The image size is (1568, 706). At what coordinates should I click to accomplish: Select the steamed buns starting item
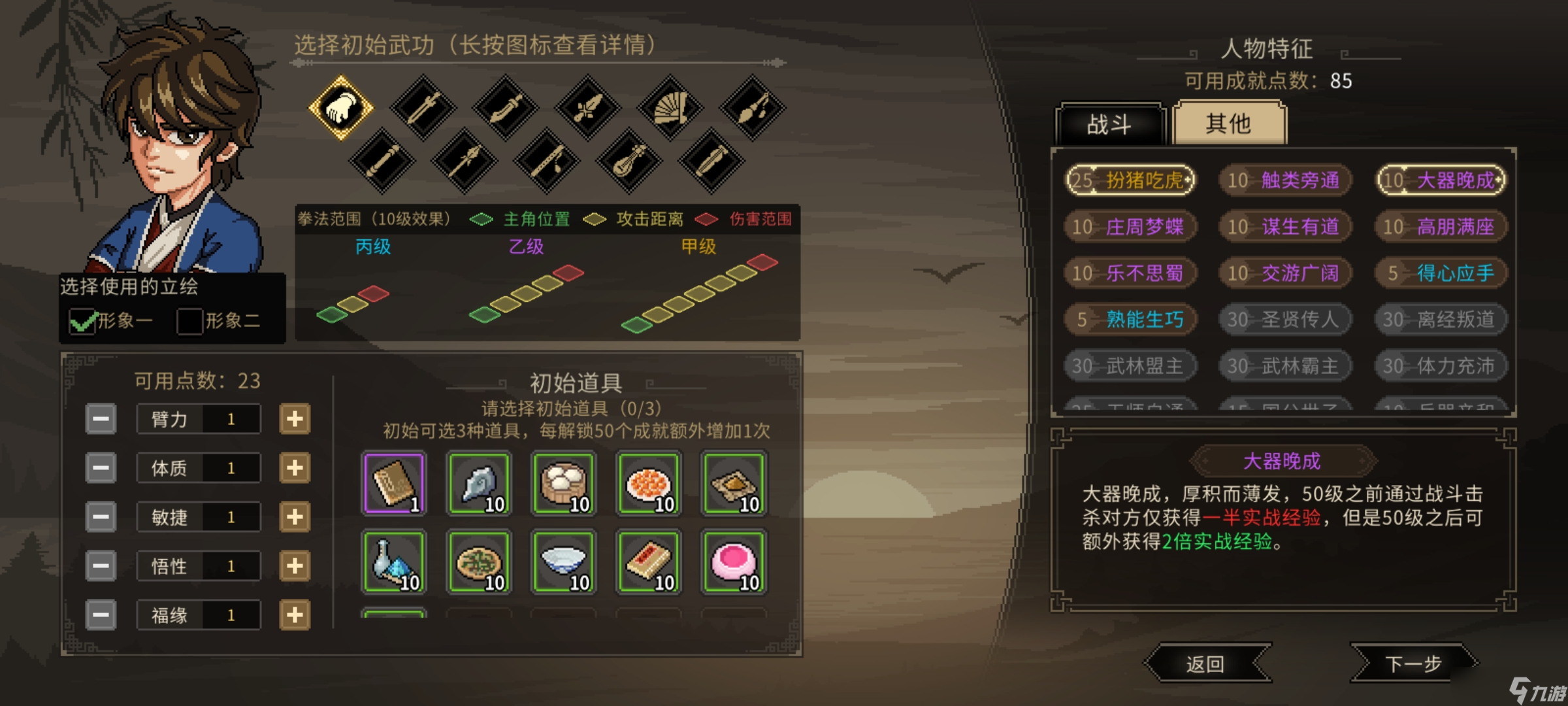563,484
